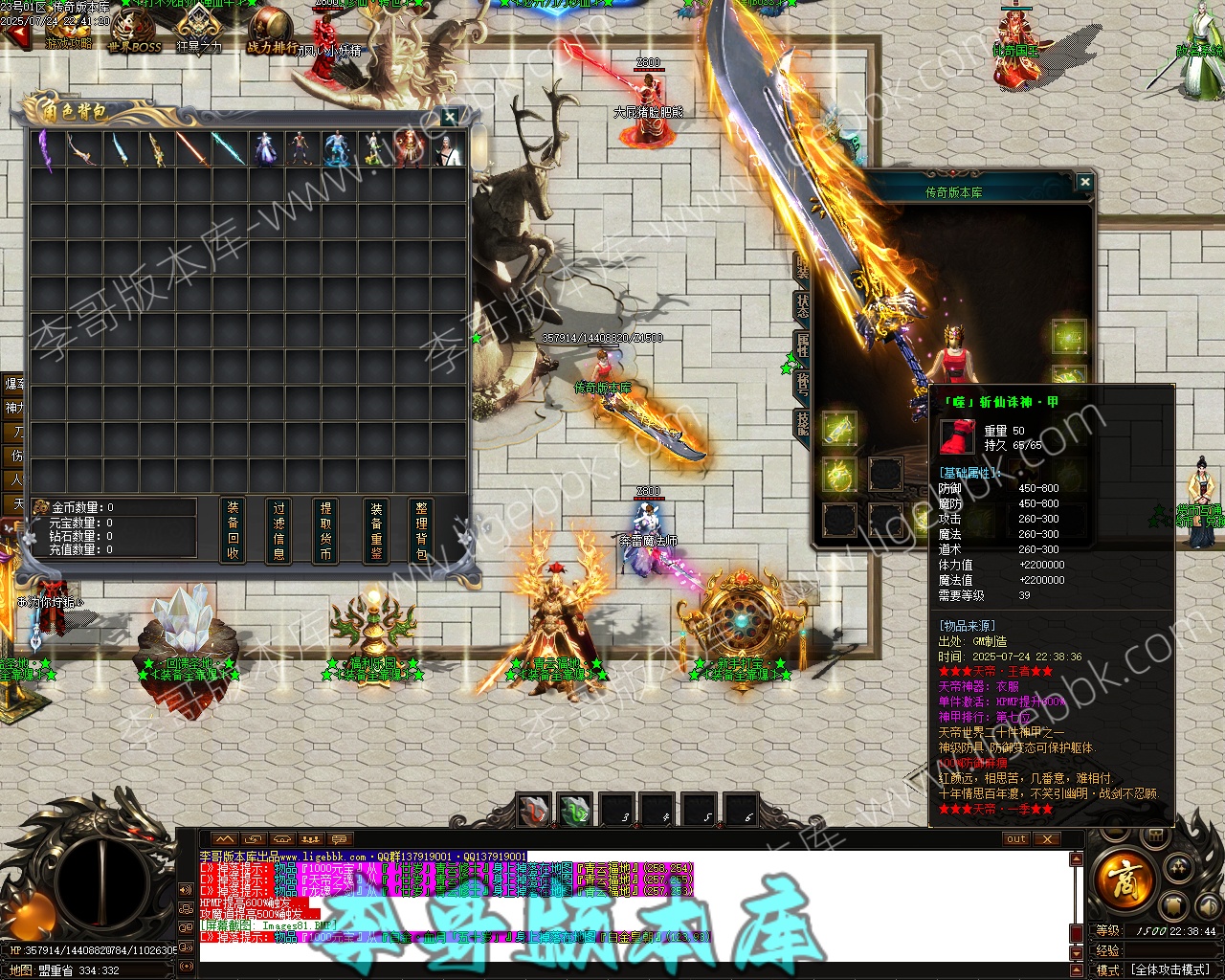Pick the white-haired robed figure bag item
Image resolution: width=1225 pixels, height=980 pixels.
pyautogui.click(x=447, y=149)
